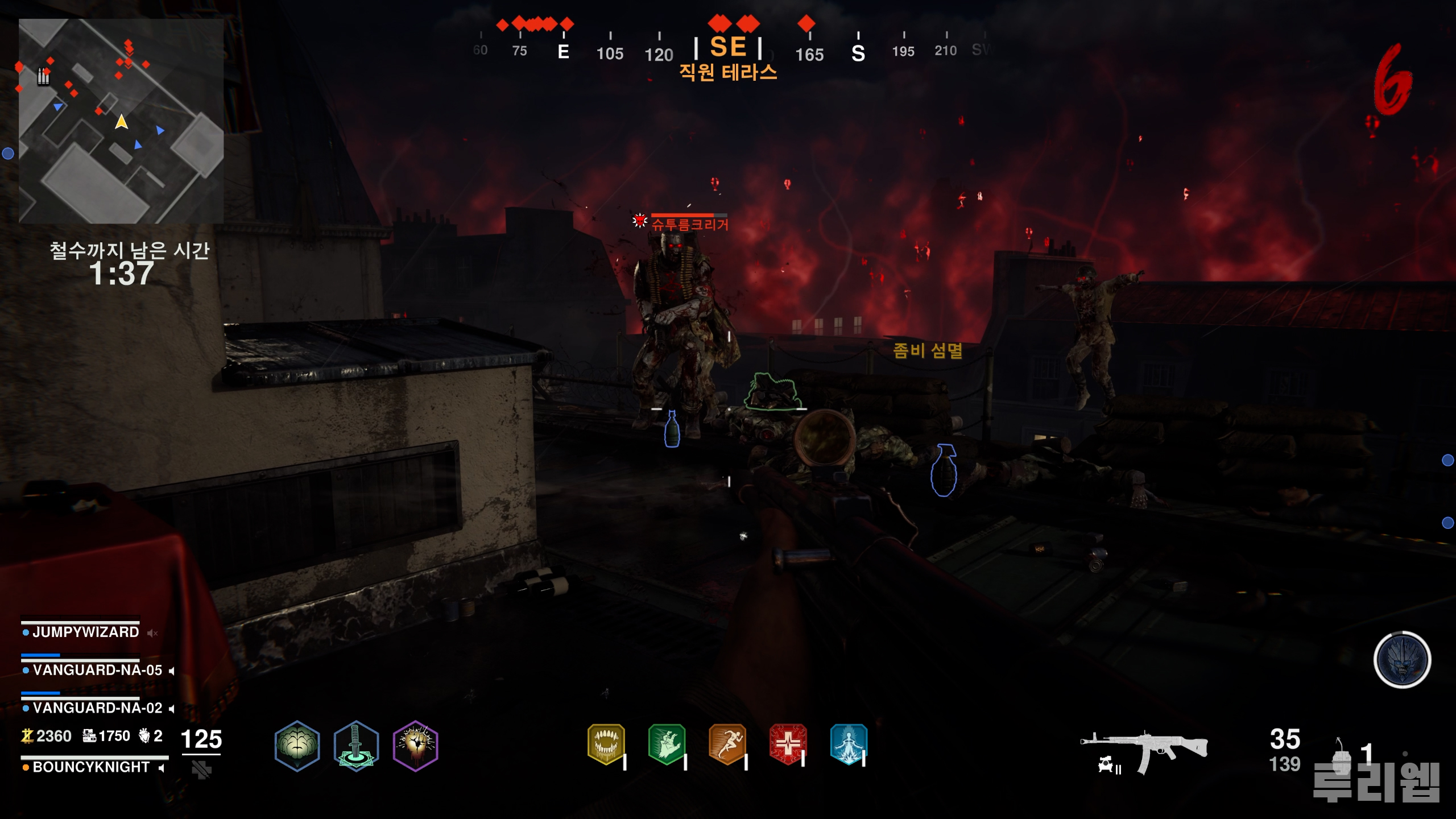Click the yellow fanged-mouth perk icon
1456x819 pixels.
coord(606,744)
